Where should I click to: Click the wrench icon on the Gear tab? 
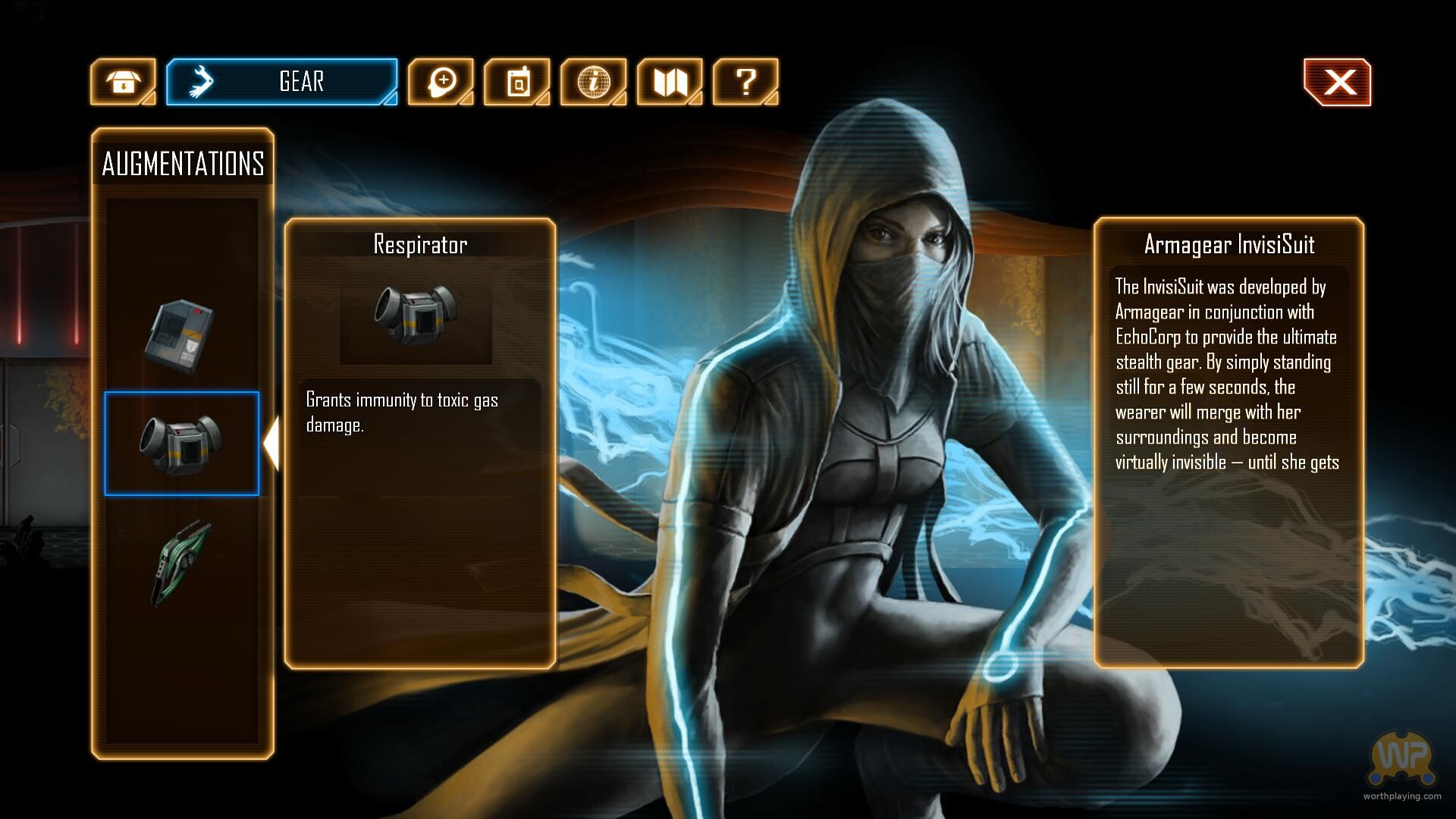point(201,80)
